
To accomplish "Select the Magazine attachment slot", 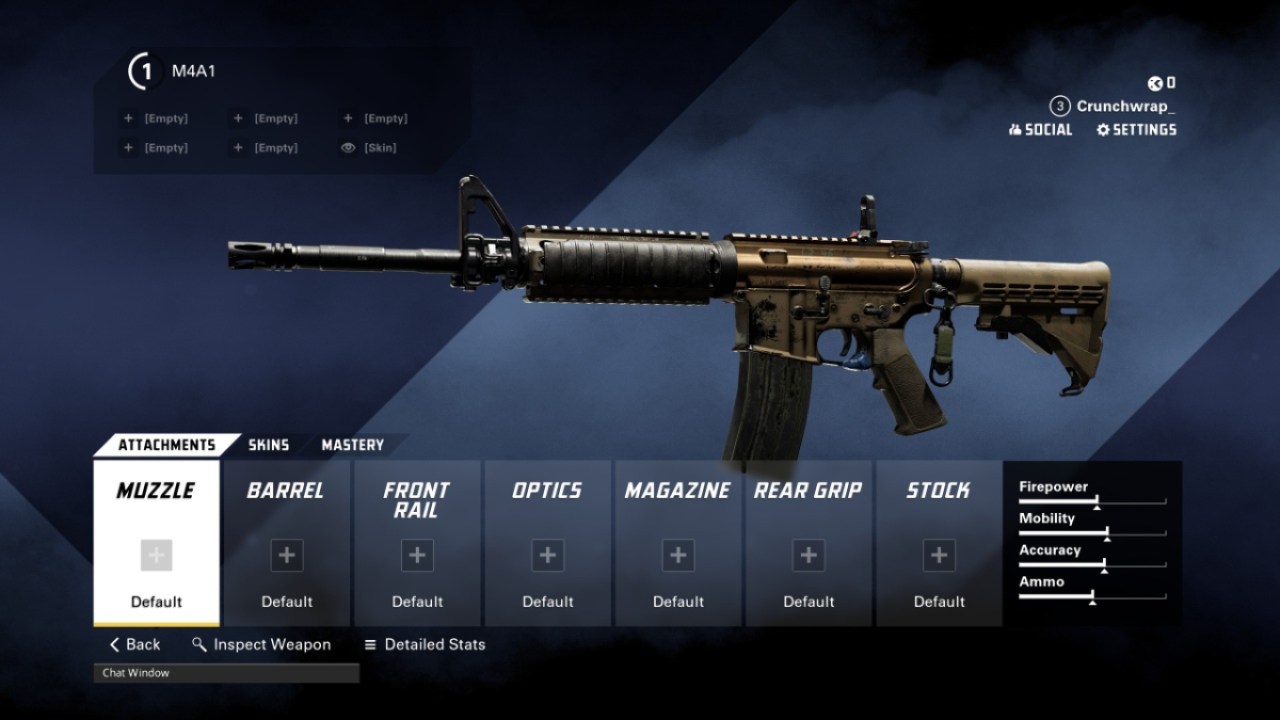I will (678, 543).
